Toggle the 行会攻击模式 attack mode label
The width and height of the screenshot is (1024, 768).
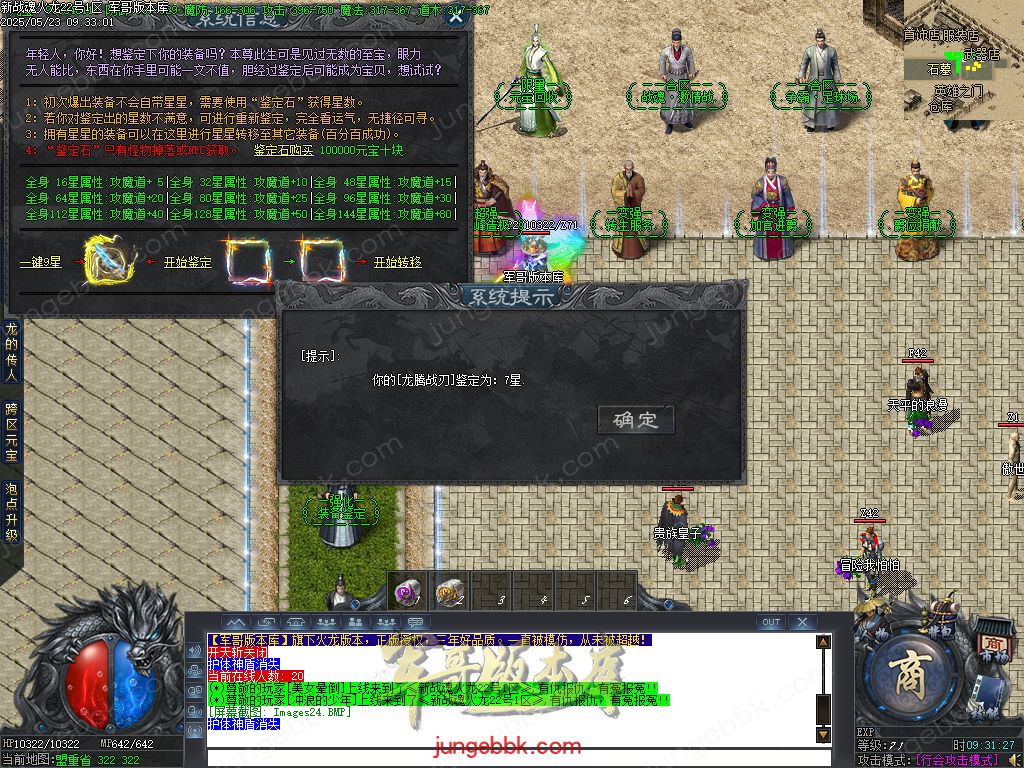tap(956, 760)
